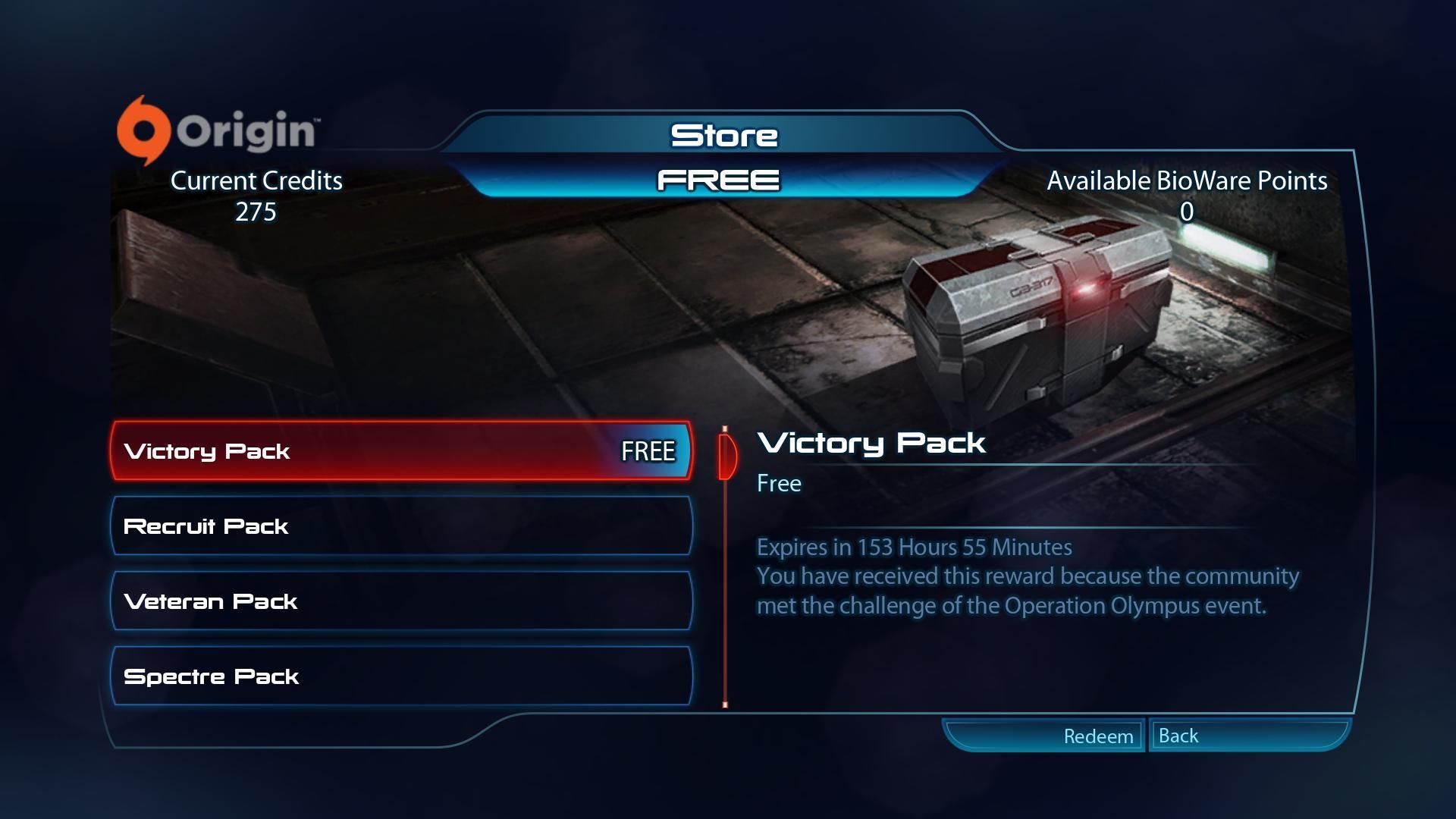Redeem the free Victory Pack
The height and width of the screenshot is (819, 1456).
pyautogui.click(x=1097, y=736)
